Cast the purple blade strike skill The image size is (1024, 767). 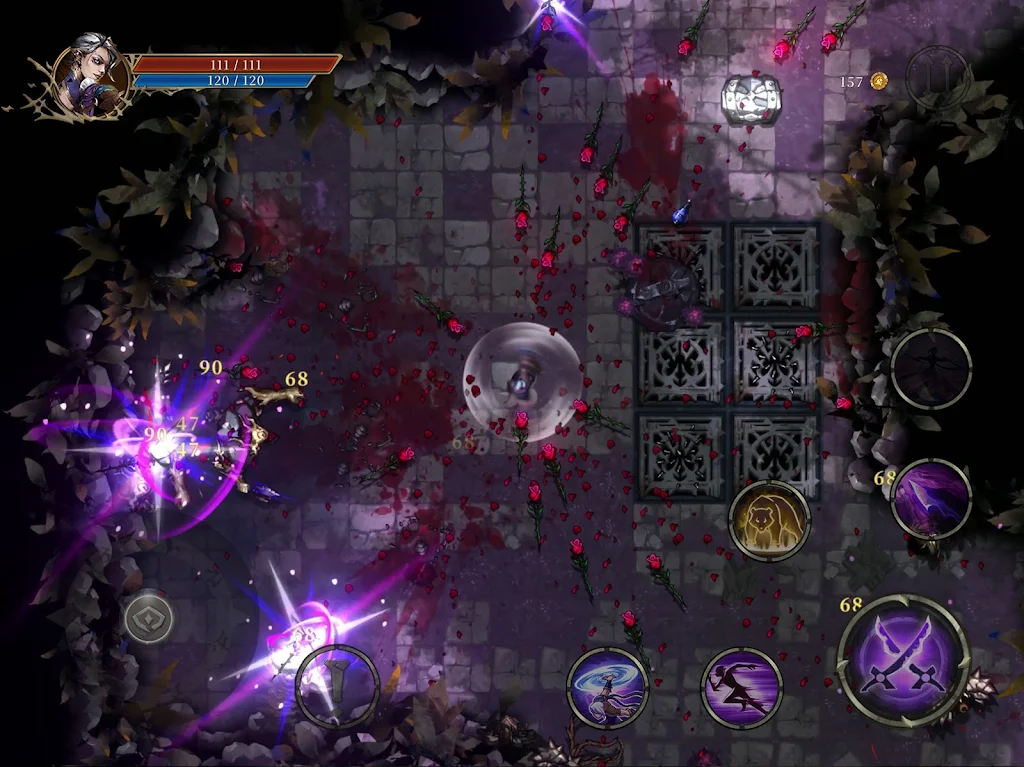click(931, 499)
